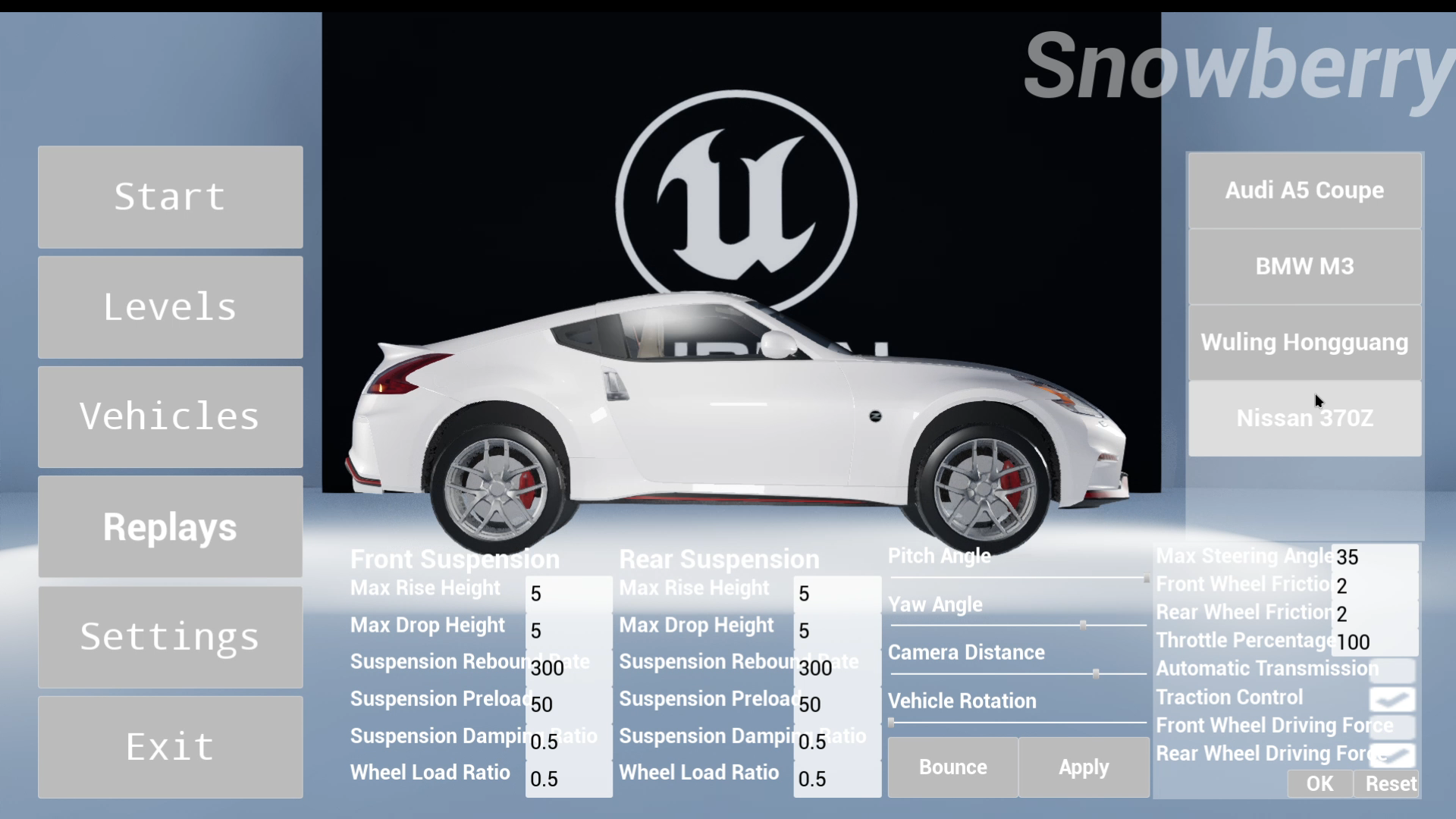Open the Levels menu

coord(169,307)
